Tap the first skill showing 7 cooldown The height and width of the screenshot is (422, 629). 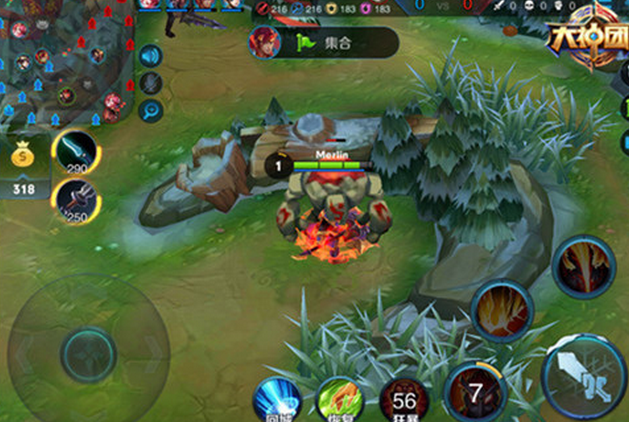click(x=475, y=393)
